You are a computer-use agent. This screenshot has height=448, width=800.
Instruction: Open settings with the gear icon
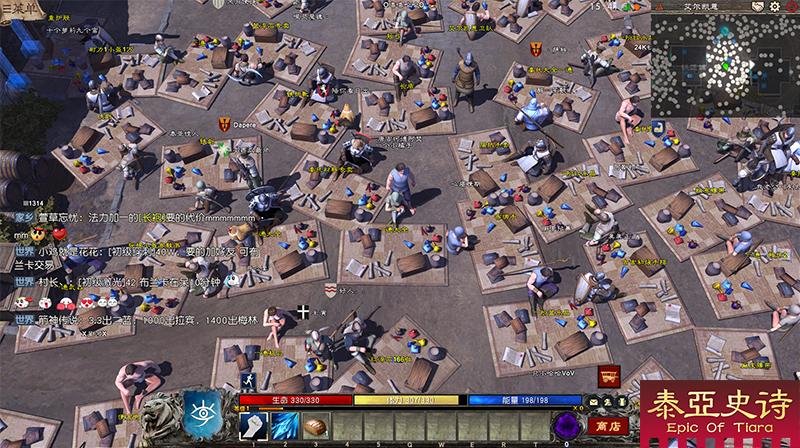point(775,6)
